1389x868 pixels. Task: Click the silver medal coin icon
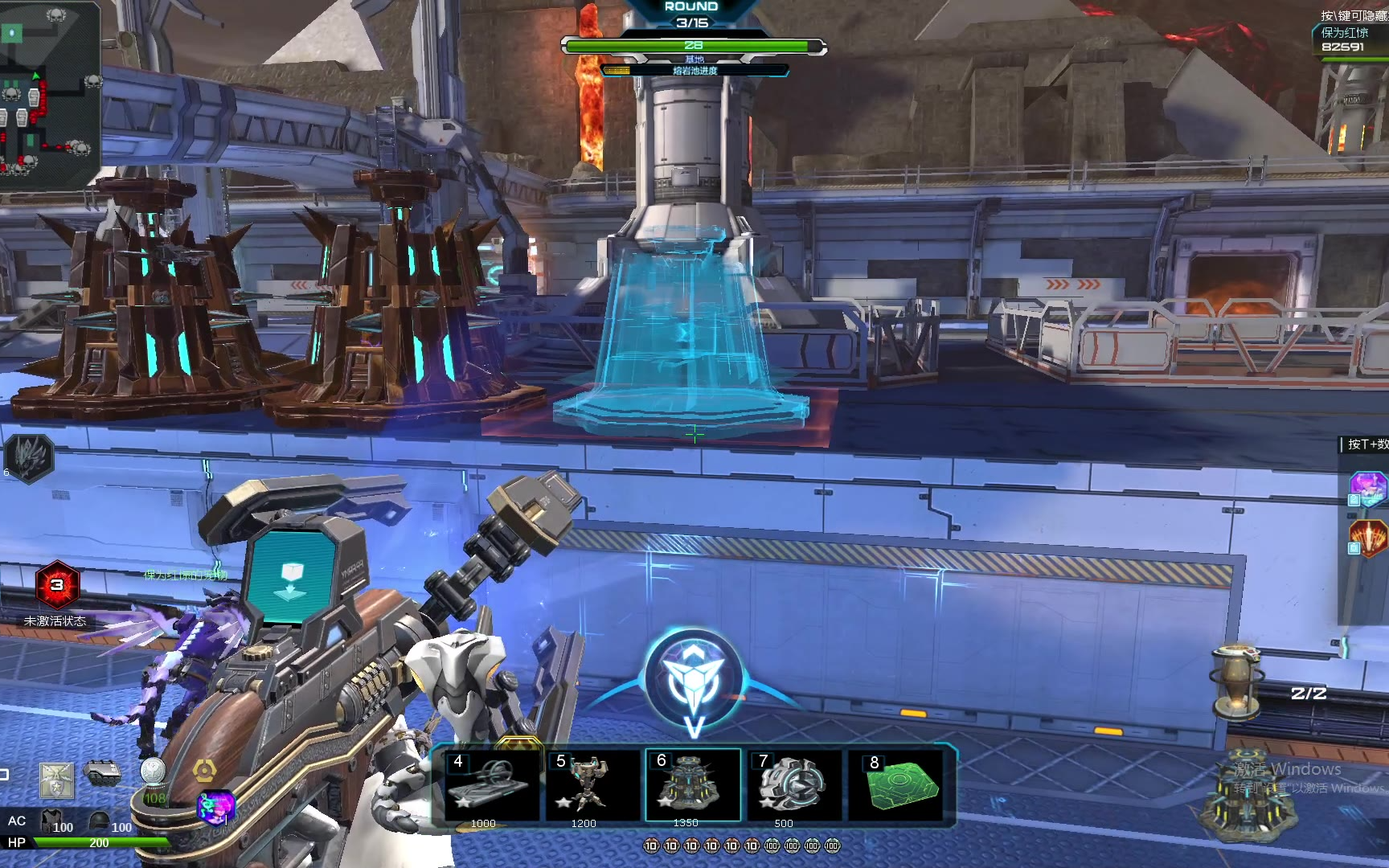point(153,772)
